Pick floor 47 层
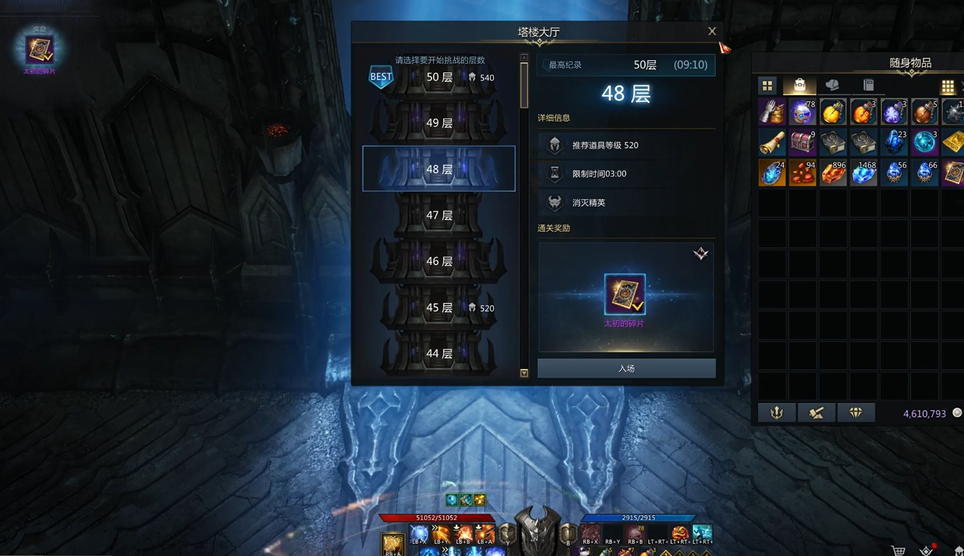This screenshot has height=556, width=964. point(439,215)
